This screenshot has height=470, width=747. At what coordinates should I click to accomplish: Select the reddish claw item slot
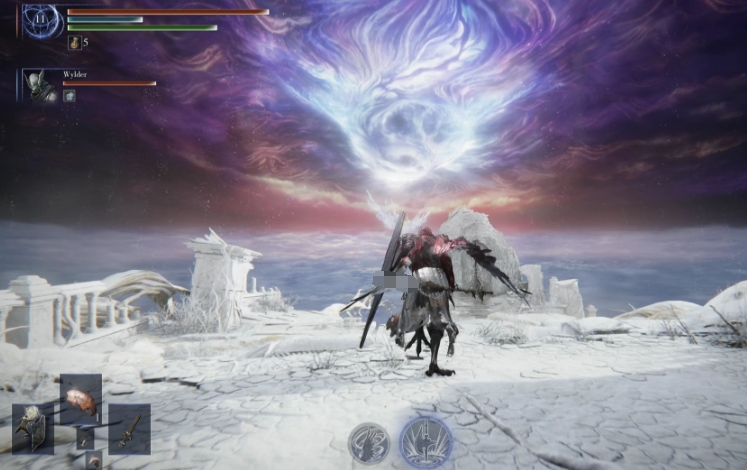point(81,397)
